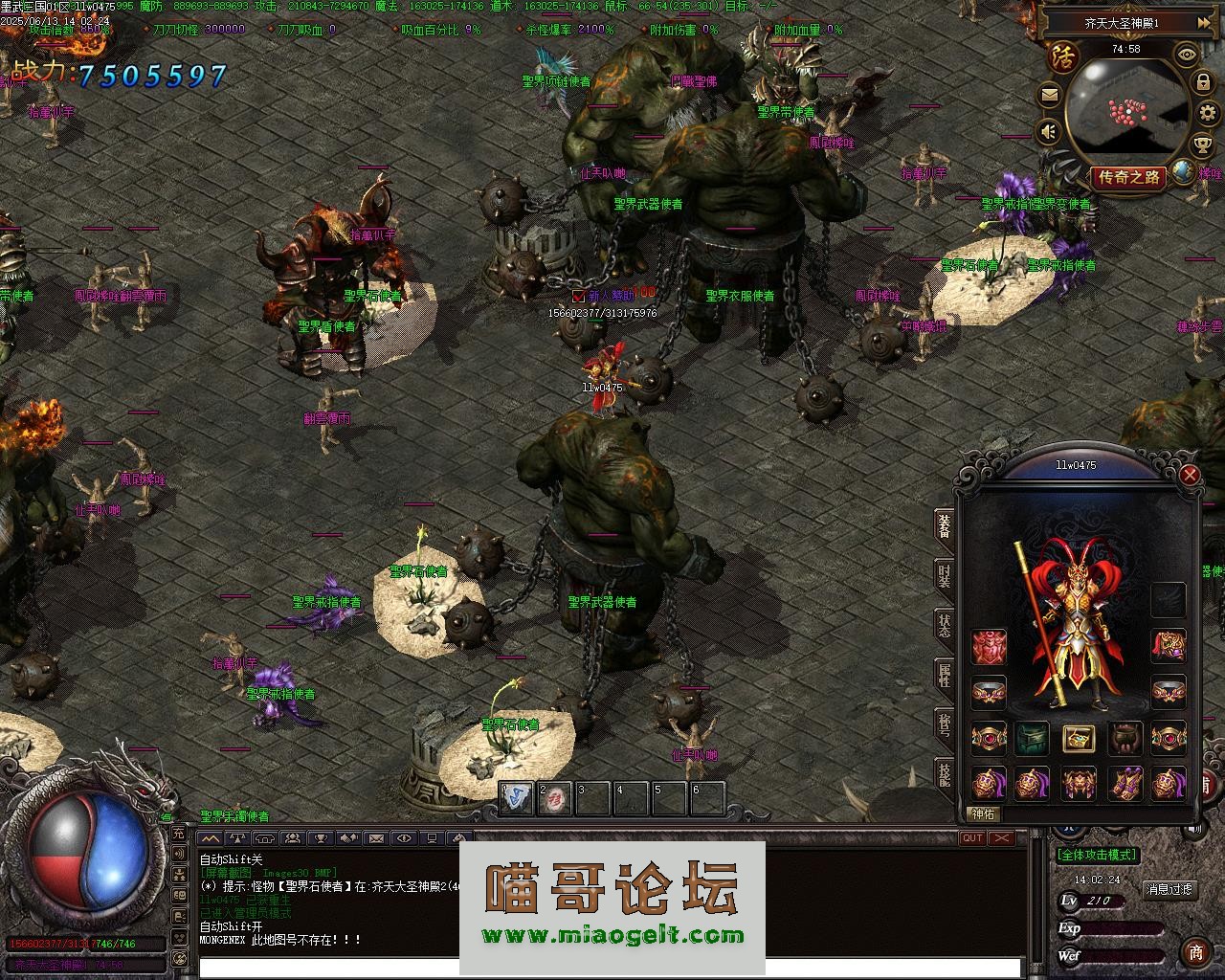
Task: Toggle sound with the speaker icon
Action: click(x=1050, y=131)
